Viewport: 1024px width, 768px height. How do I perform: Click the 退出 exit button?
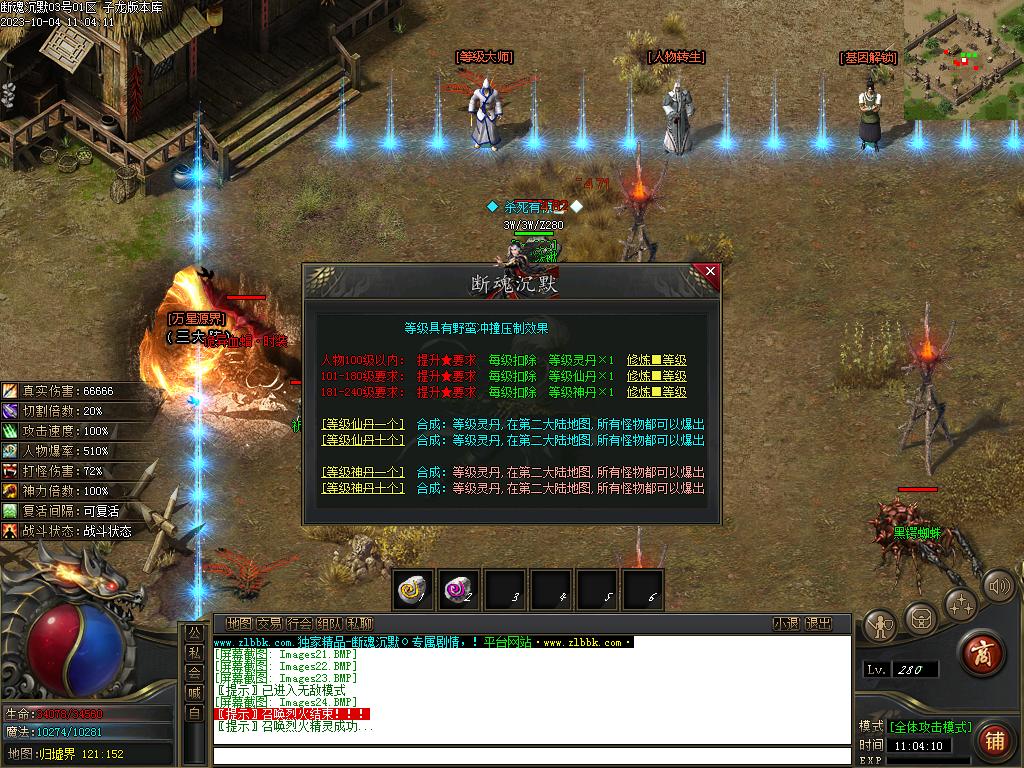[818, 624]
